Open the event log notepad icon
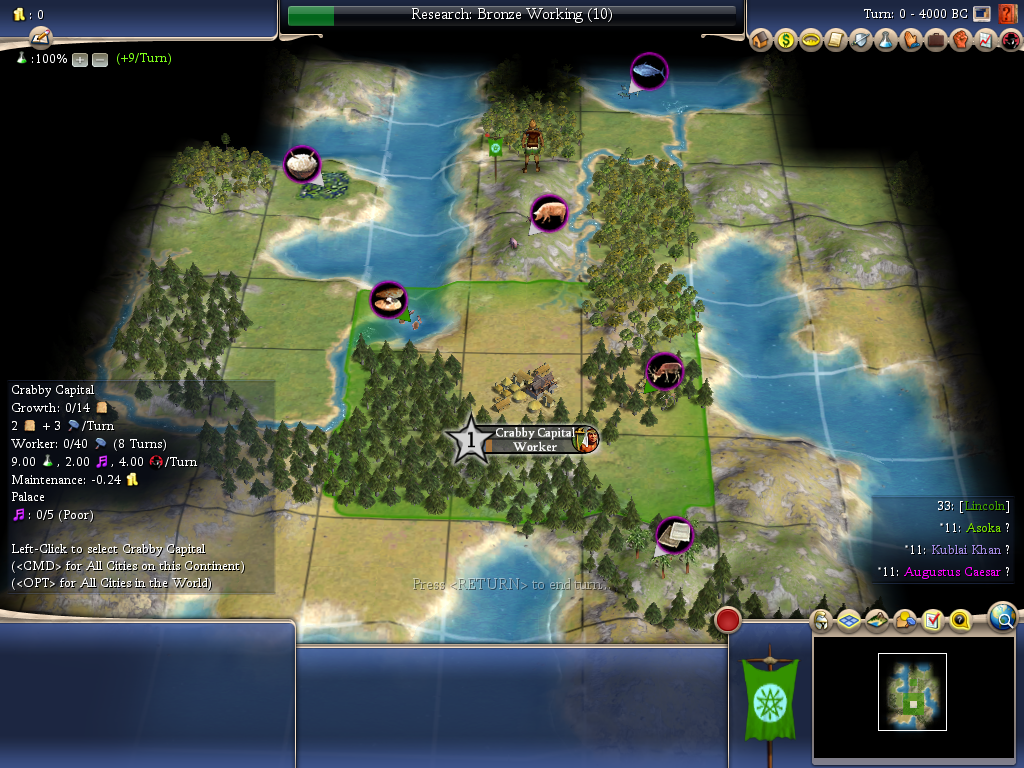This screenshot has width=1024, height=768. 40,38
